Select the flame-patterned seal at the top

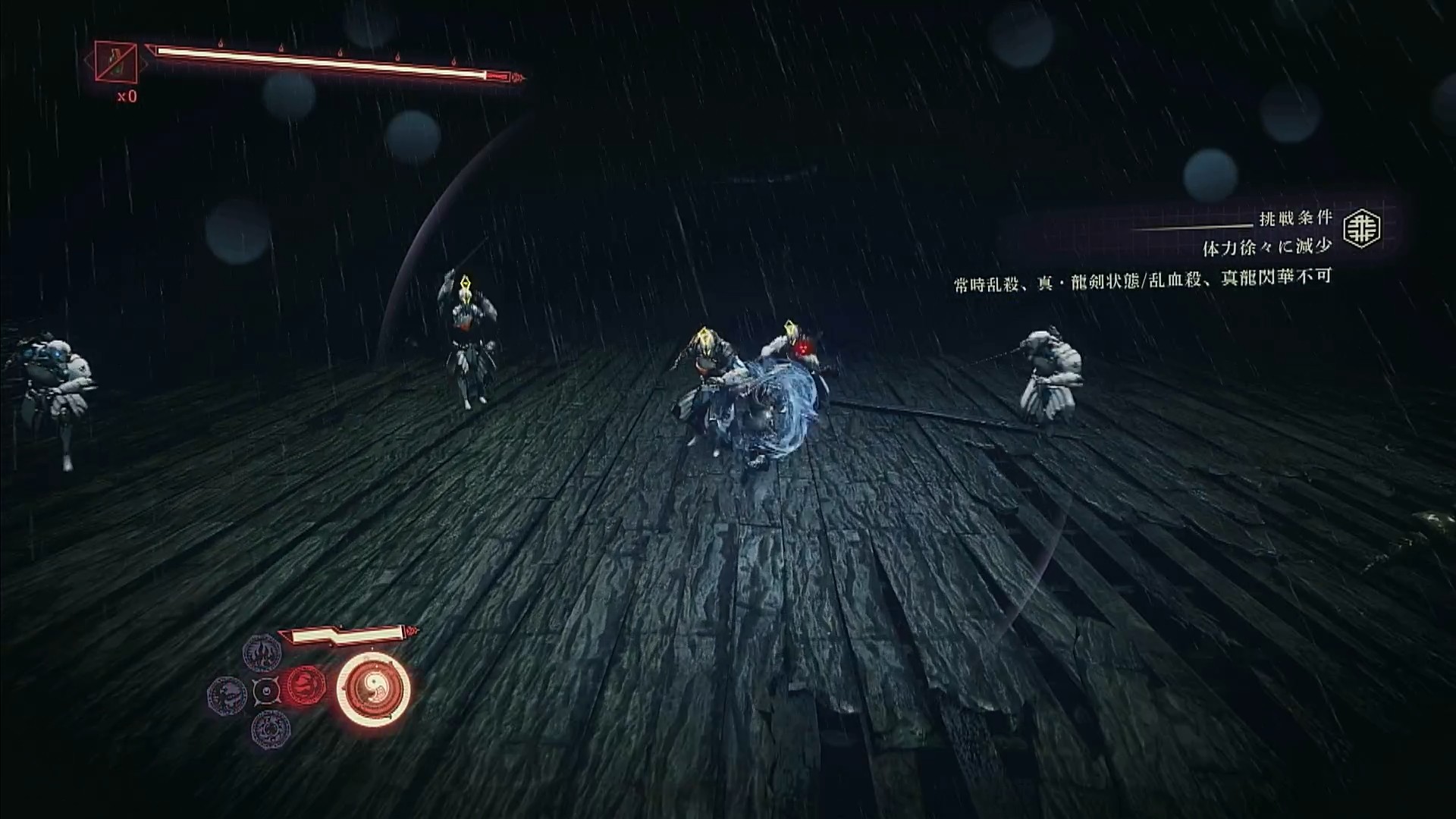pyautogui.click(x=262, y=653)
